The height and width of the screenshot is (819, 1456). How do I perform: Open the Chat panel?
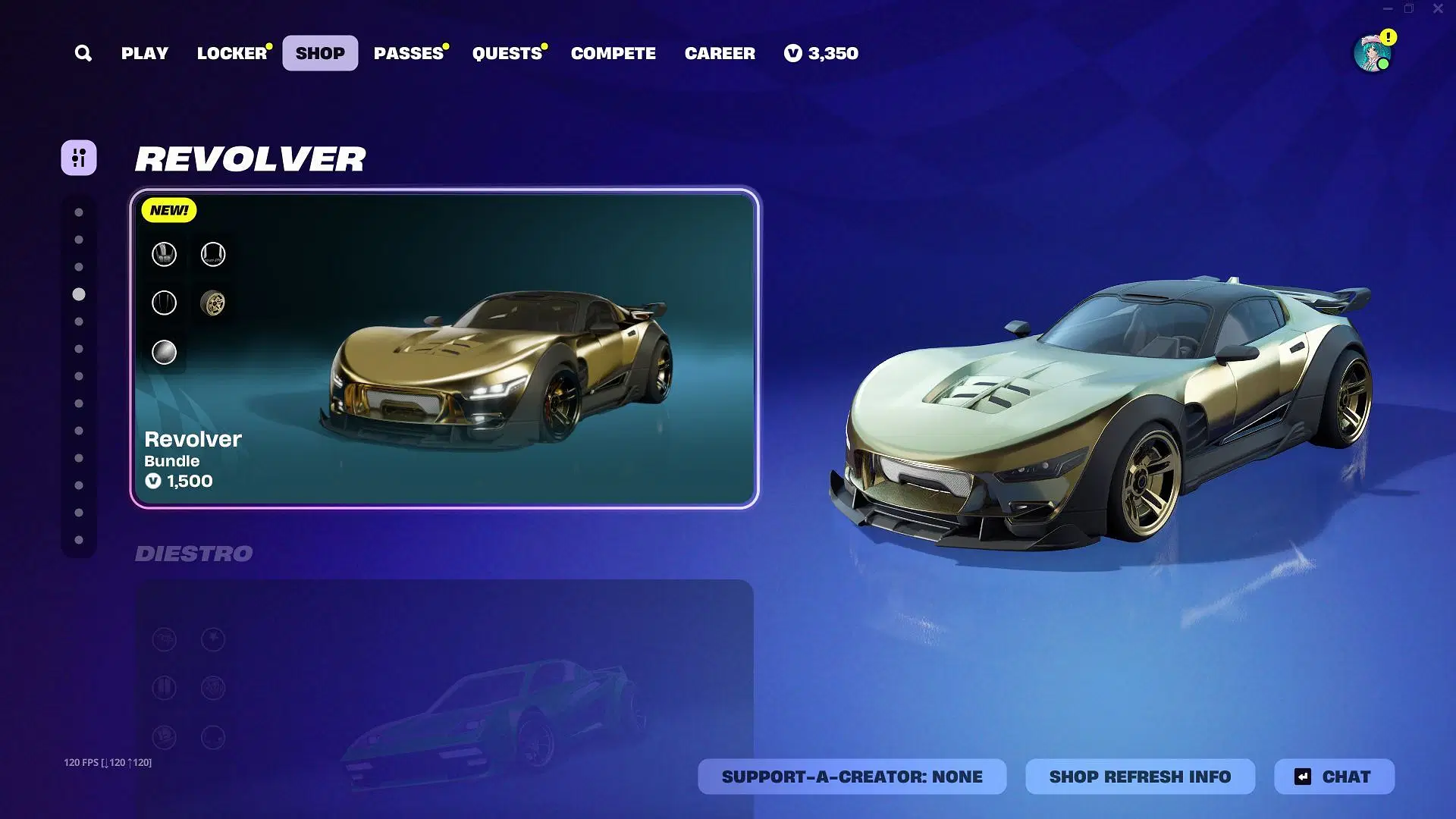(x=1335, y=776)
